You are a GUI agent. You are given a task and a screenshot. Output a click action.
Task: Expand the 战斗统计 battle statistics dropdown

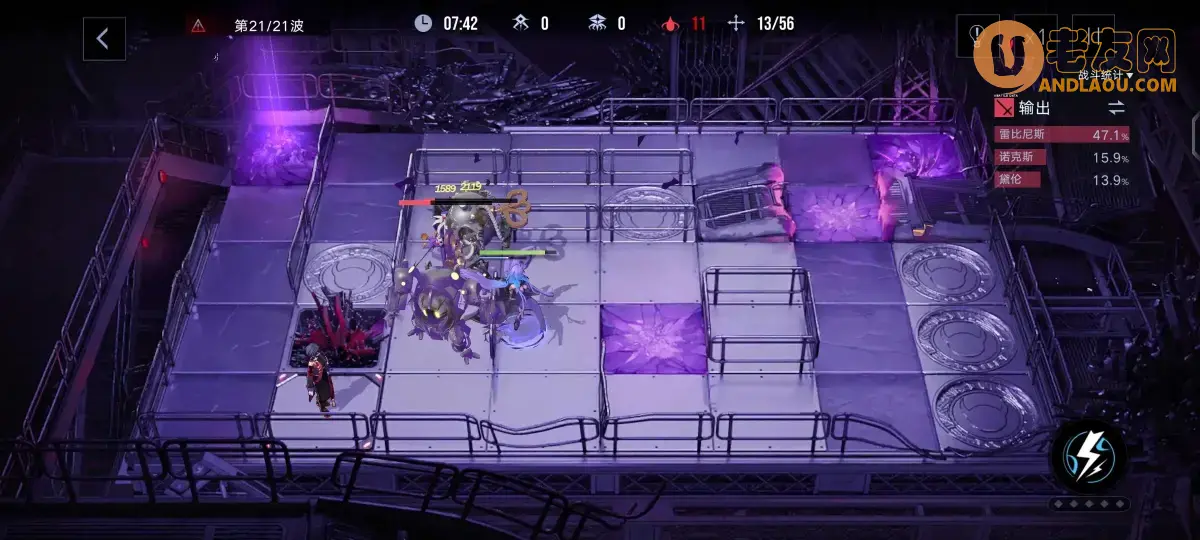point(1104,74)
